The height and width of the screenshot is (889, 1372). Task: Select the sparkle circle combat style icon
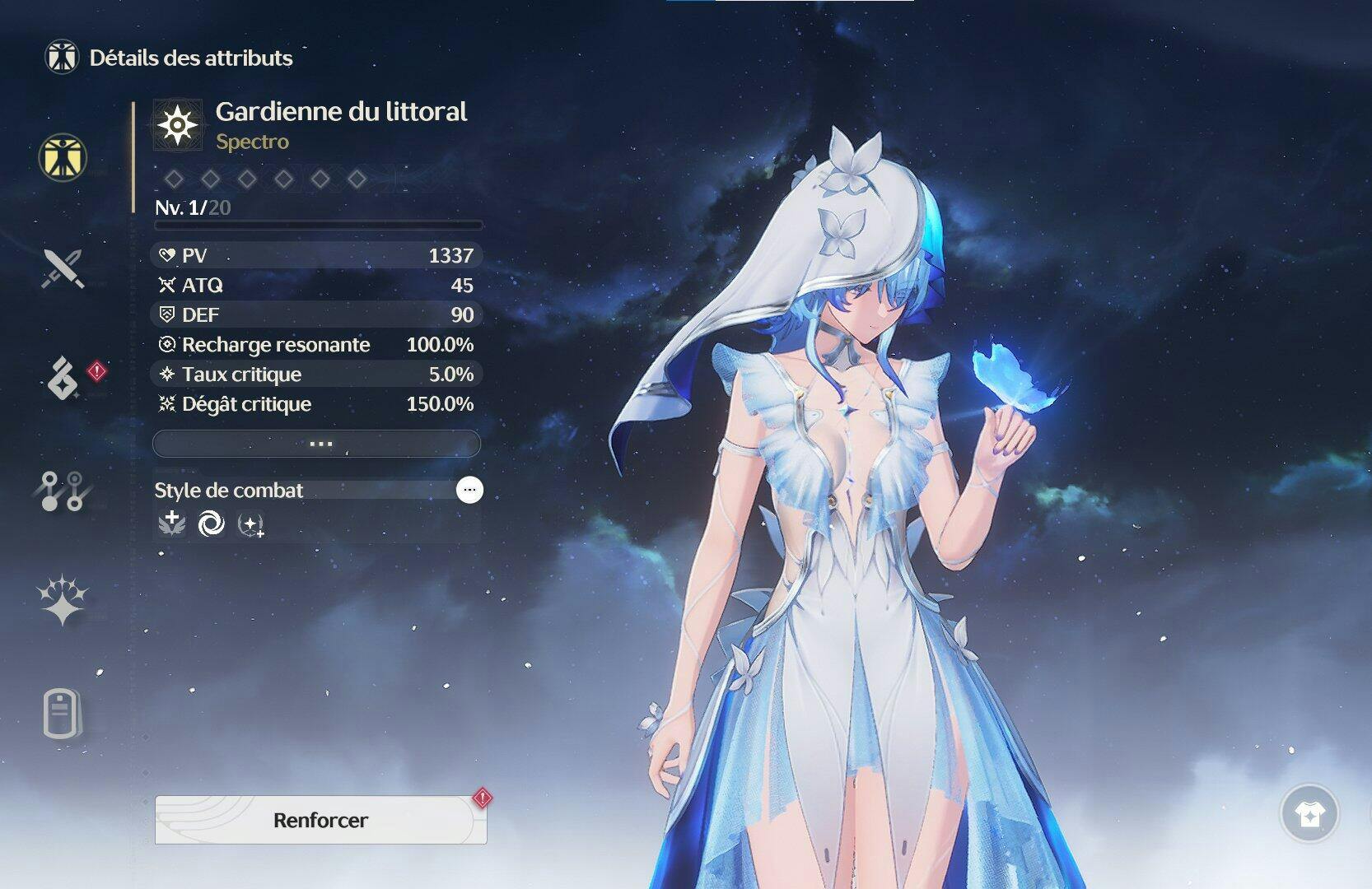click(250, 524)
